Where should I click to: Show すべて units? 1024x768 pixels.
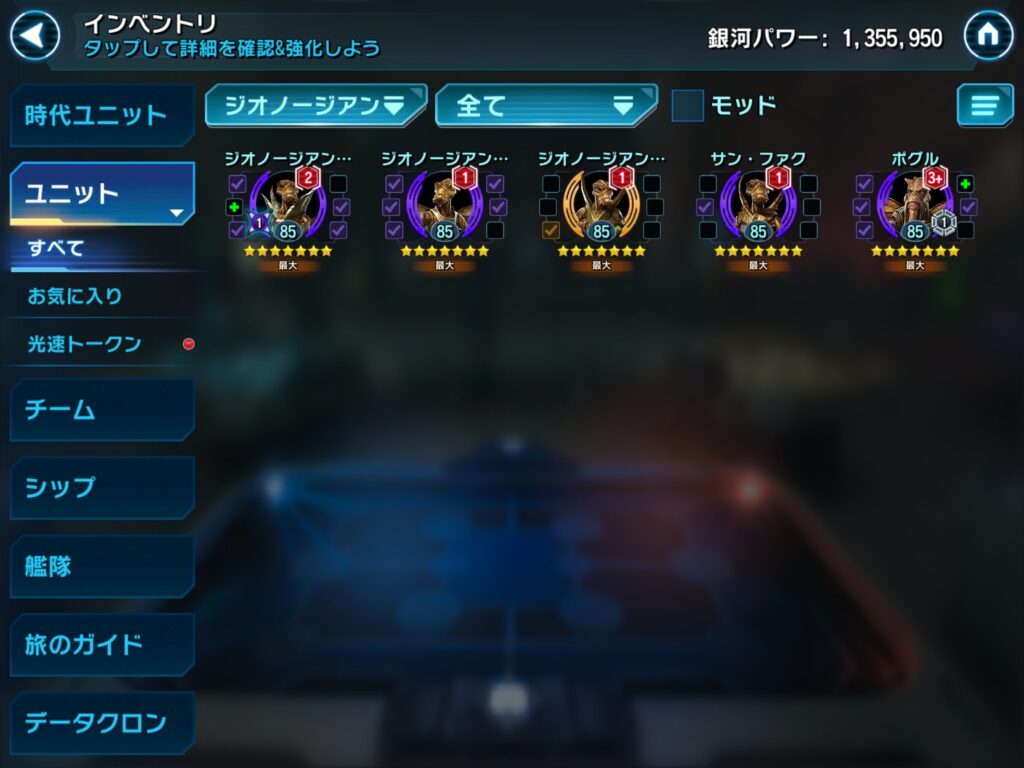[56, 248]
